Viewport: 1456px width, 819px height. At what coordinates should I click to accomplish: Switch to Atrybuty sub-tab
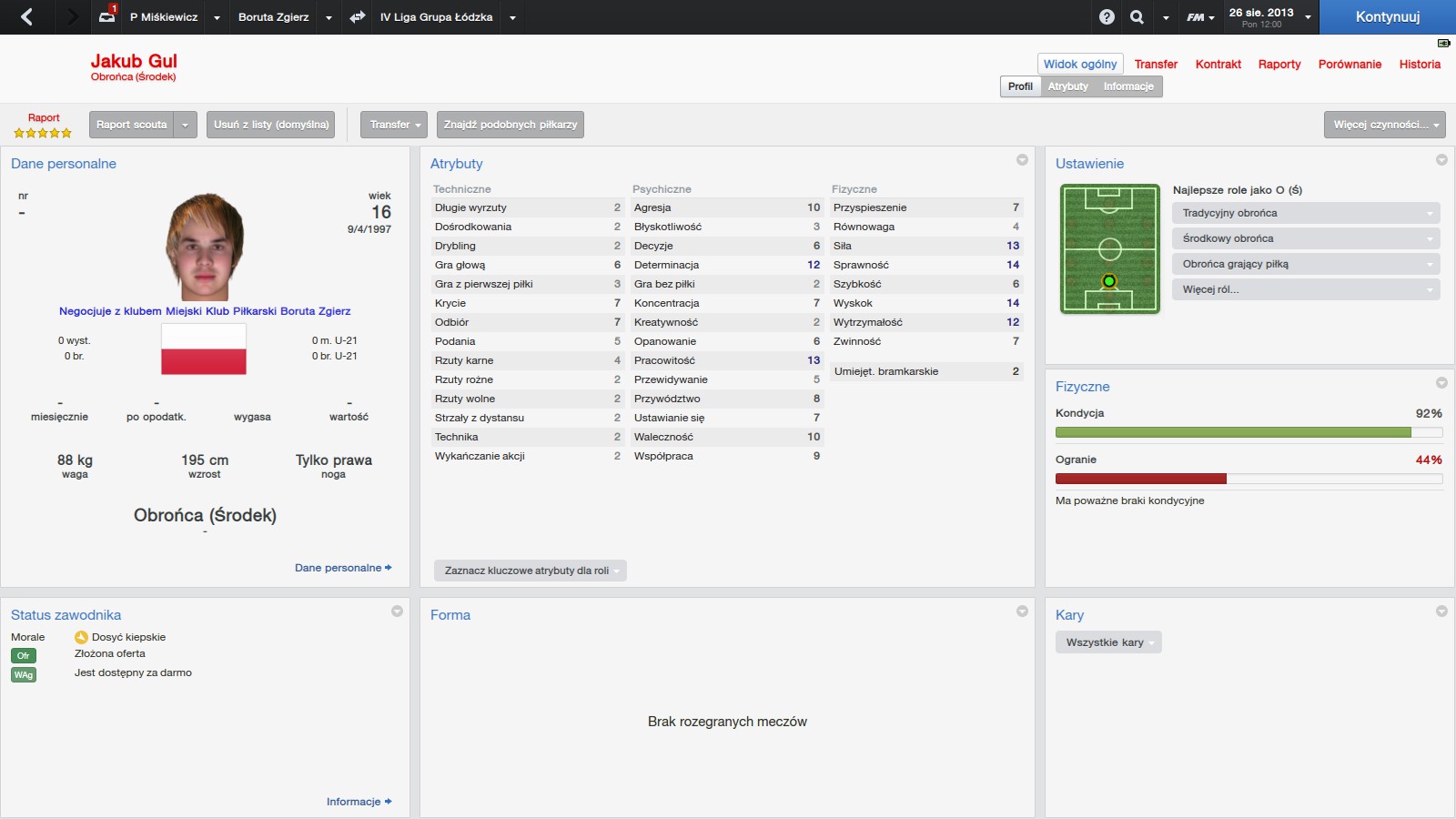(1067, 86)
